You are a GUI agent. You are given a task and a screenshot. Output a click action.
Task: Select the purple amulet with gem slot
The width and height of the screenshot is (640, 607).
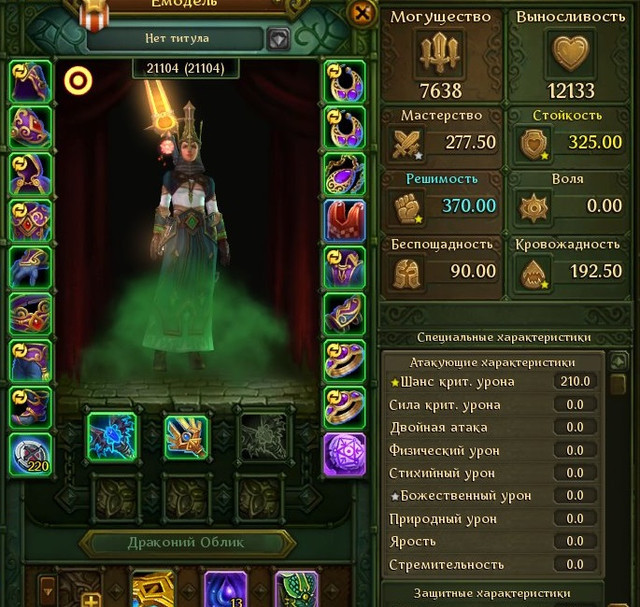click(344, 174)
